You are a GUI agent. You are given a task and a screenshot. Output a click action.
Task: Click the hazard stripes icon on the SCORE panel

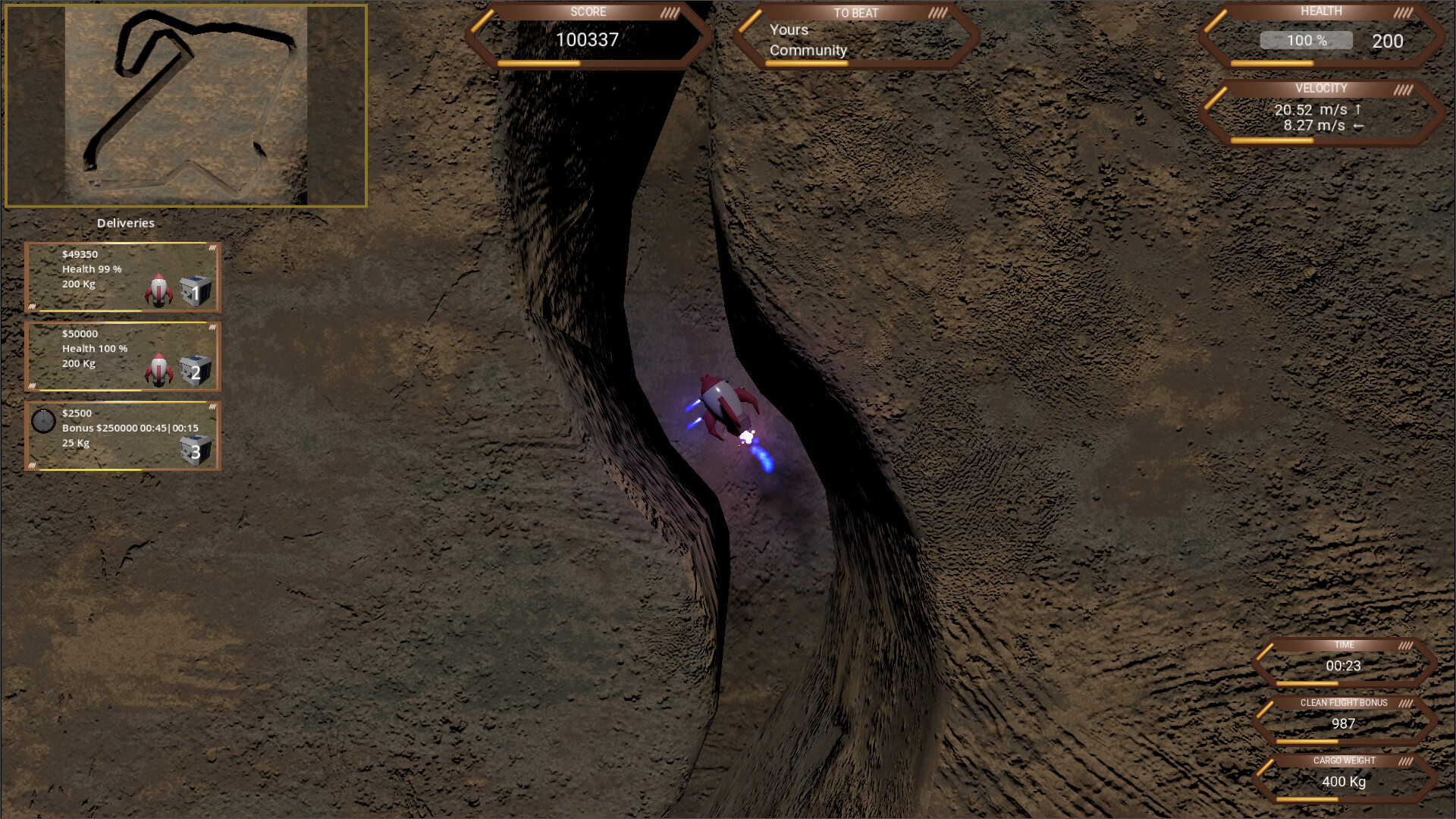669,11
